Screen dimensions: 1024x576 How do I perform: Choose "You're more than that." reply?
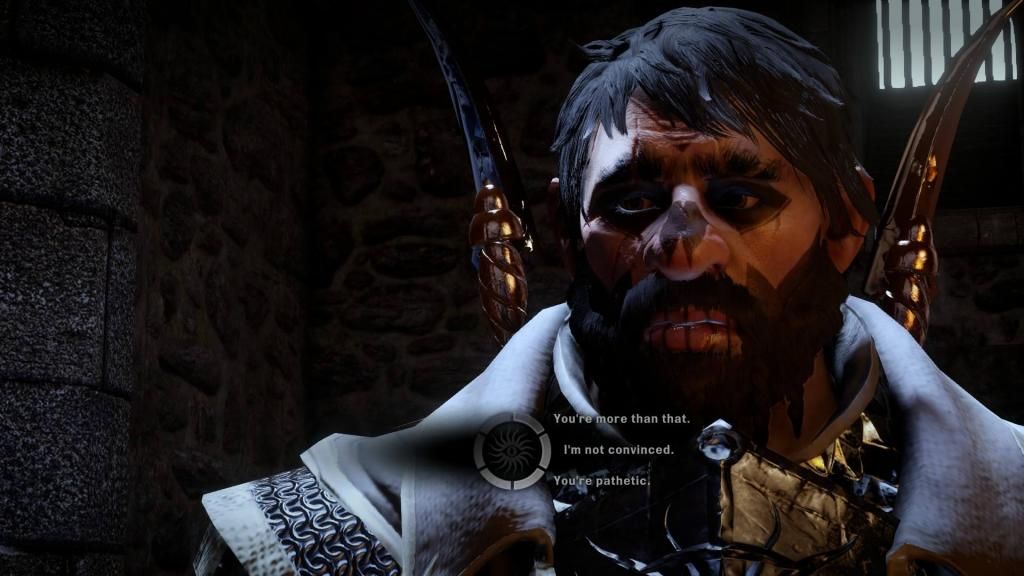pyautogui.click(x=621, y=419)
